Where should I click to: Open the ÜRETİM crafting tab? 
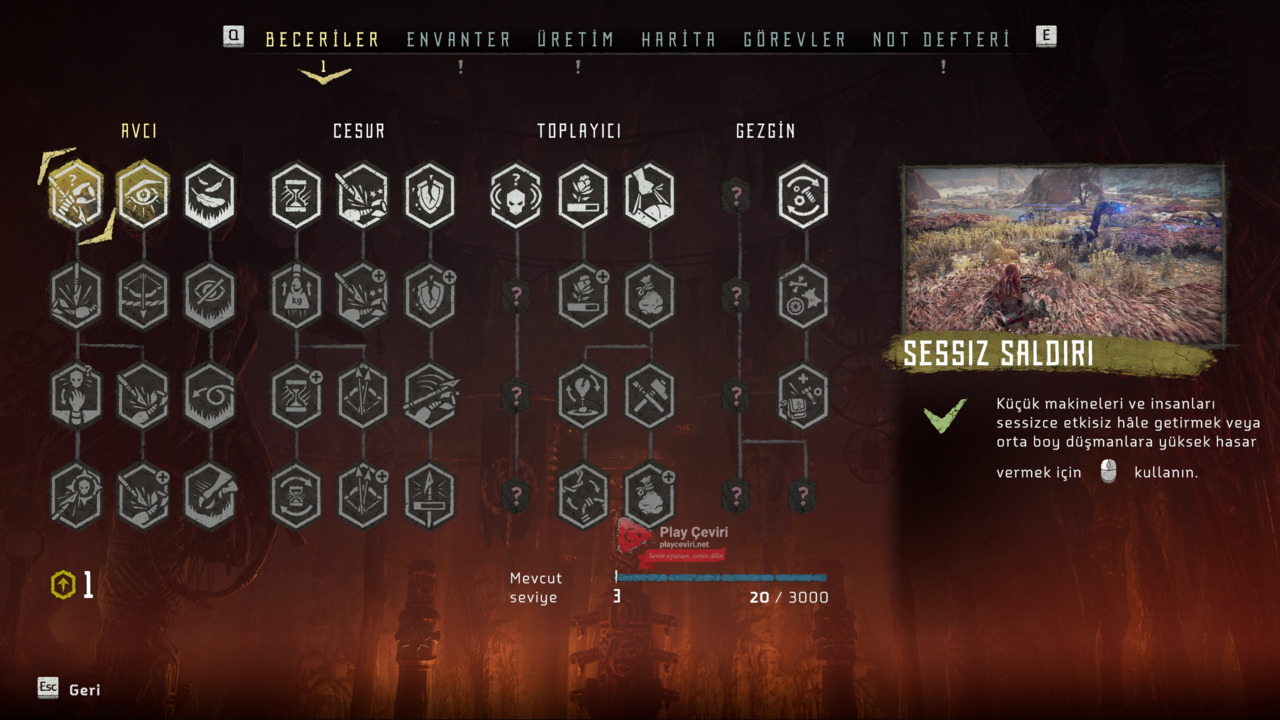tap(575, 40)
